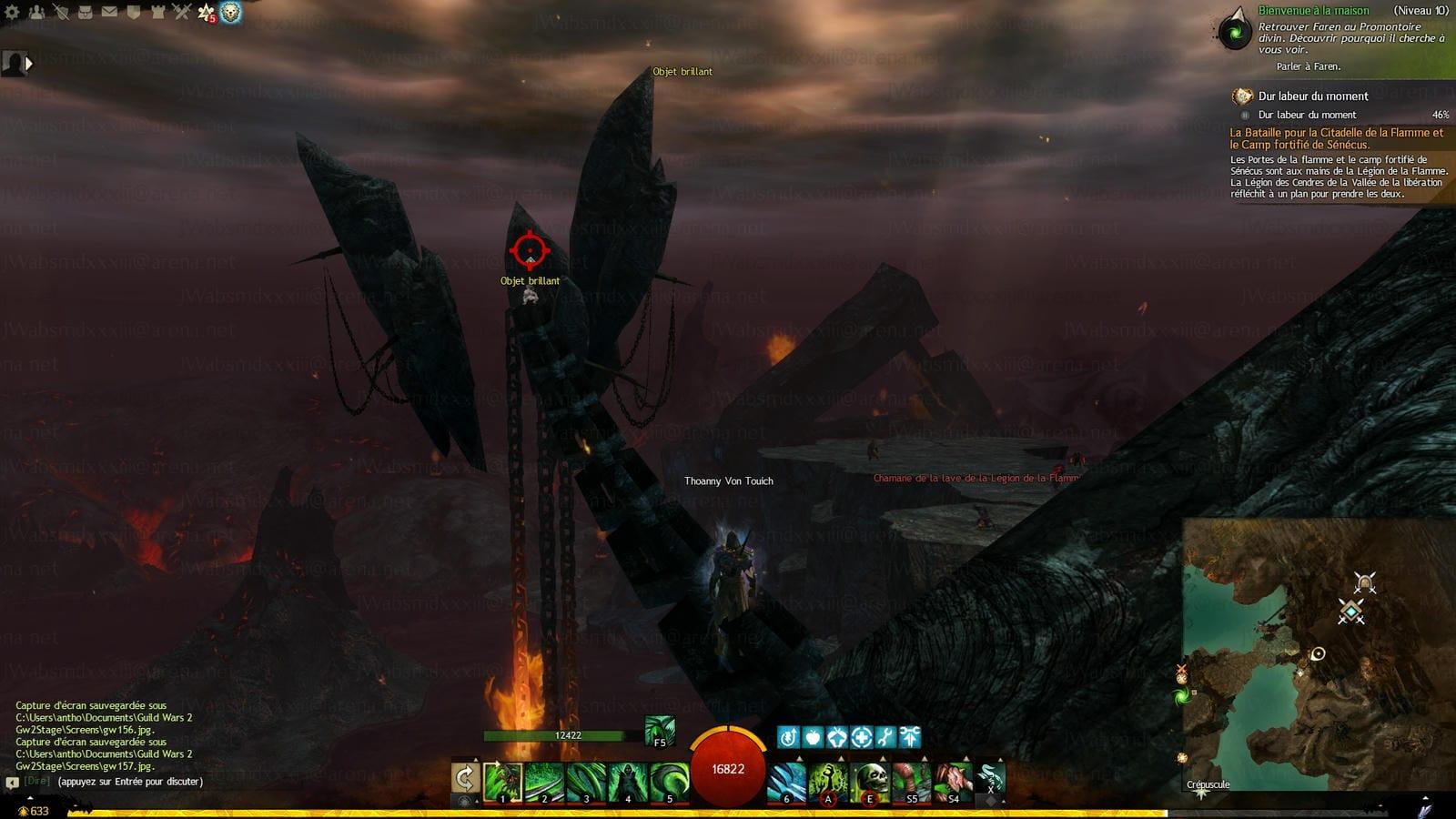Image resolution: width=1456 pixels, height=819 pixels.
Task: Activate the green hand utility skill
Action: pos(828,782)
